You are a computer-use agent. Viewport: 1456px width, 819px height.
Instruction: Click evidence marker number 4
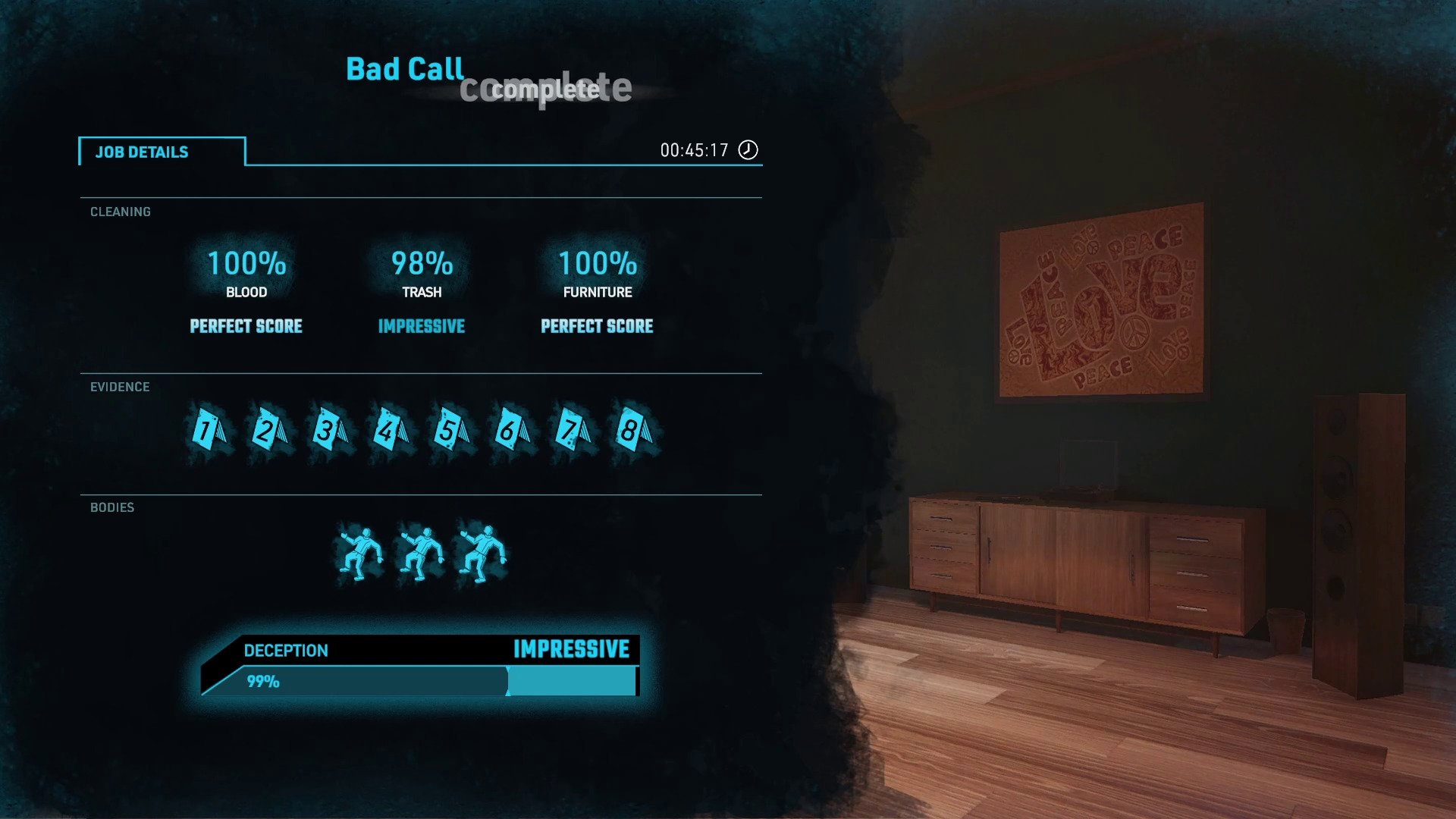(x=390, y=431)
